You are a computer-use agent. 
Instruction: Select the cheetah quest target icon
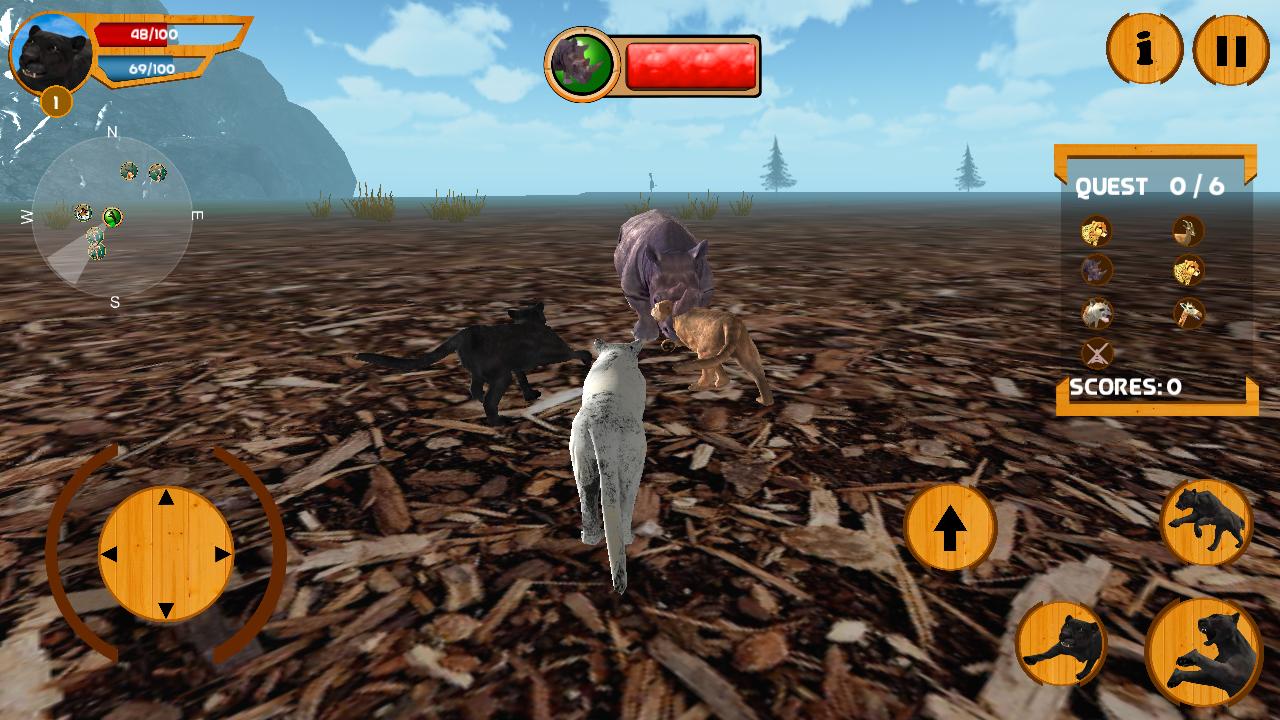pyautogui.click(x=1096, y=232)
